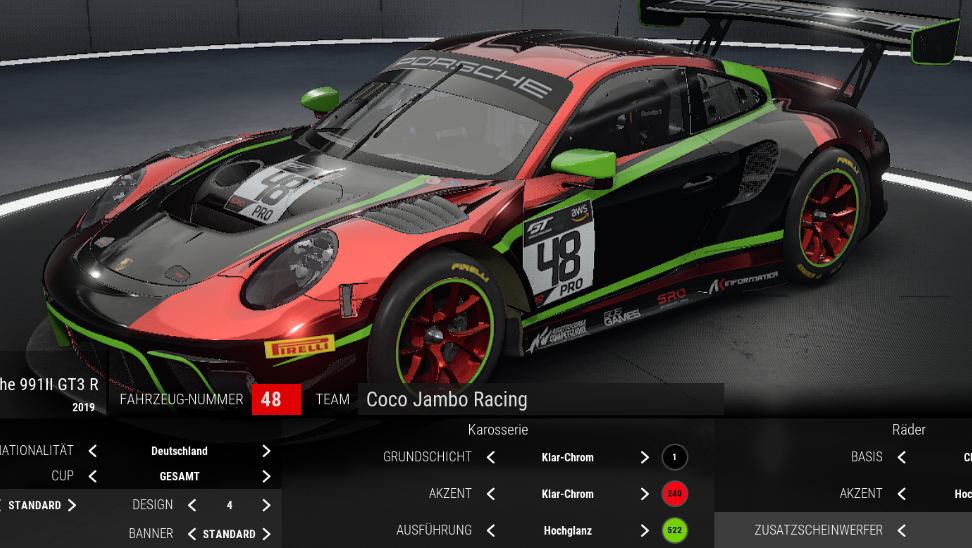Select previous Räder Basis finish
972x548 pixels.
902,457
